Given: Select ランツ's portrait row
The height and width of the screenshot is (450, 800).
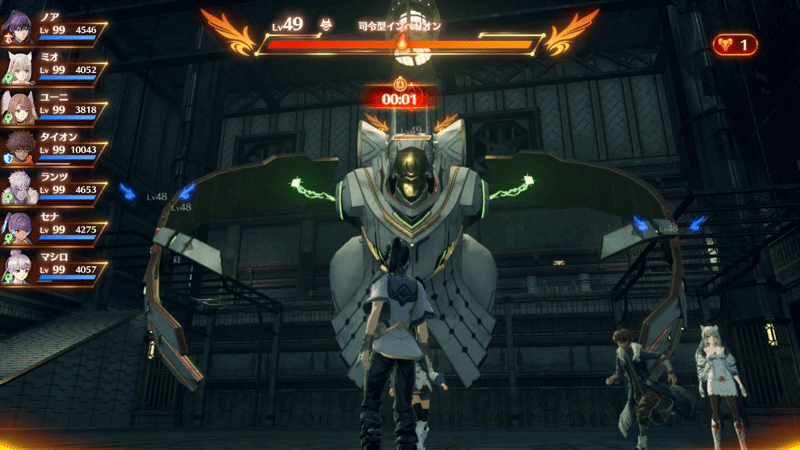Looking at the screenshot, I should point(55,184).
